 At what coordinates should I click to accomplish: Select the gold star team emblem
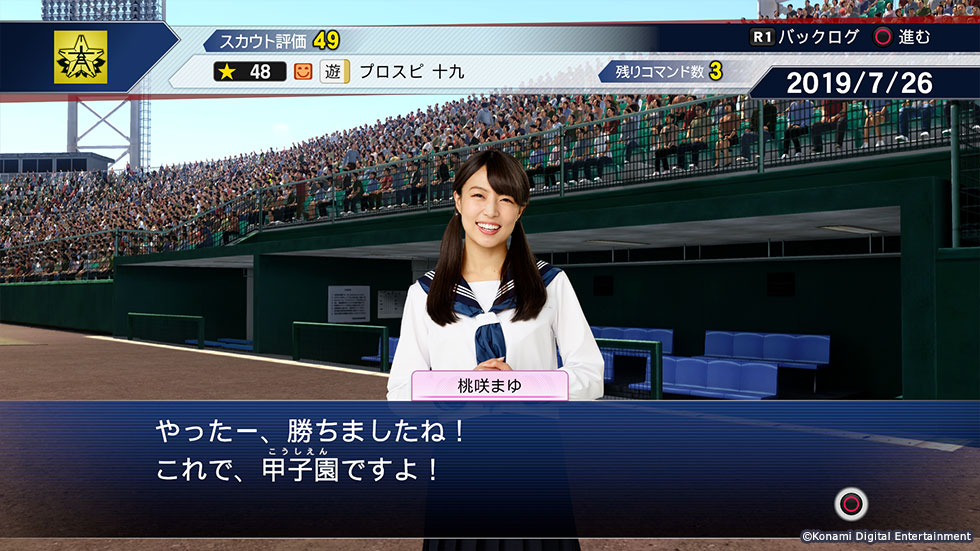pos(80,57)
